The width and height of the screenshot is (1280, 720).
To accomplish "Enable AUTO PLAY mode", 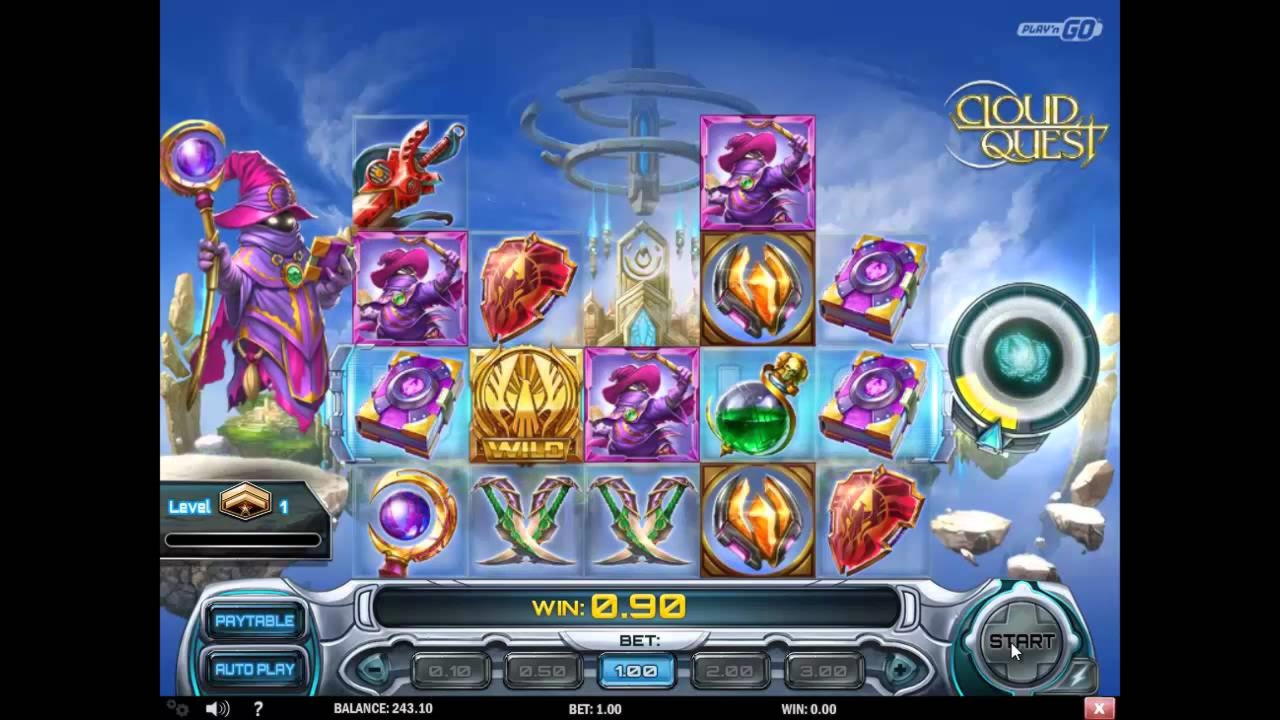I will click(x=253, y=669).
